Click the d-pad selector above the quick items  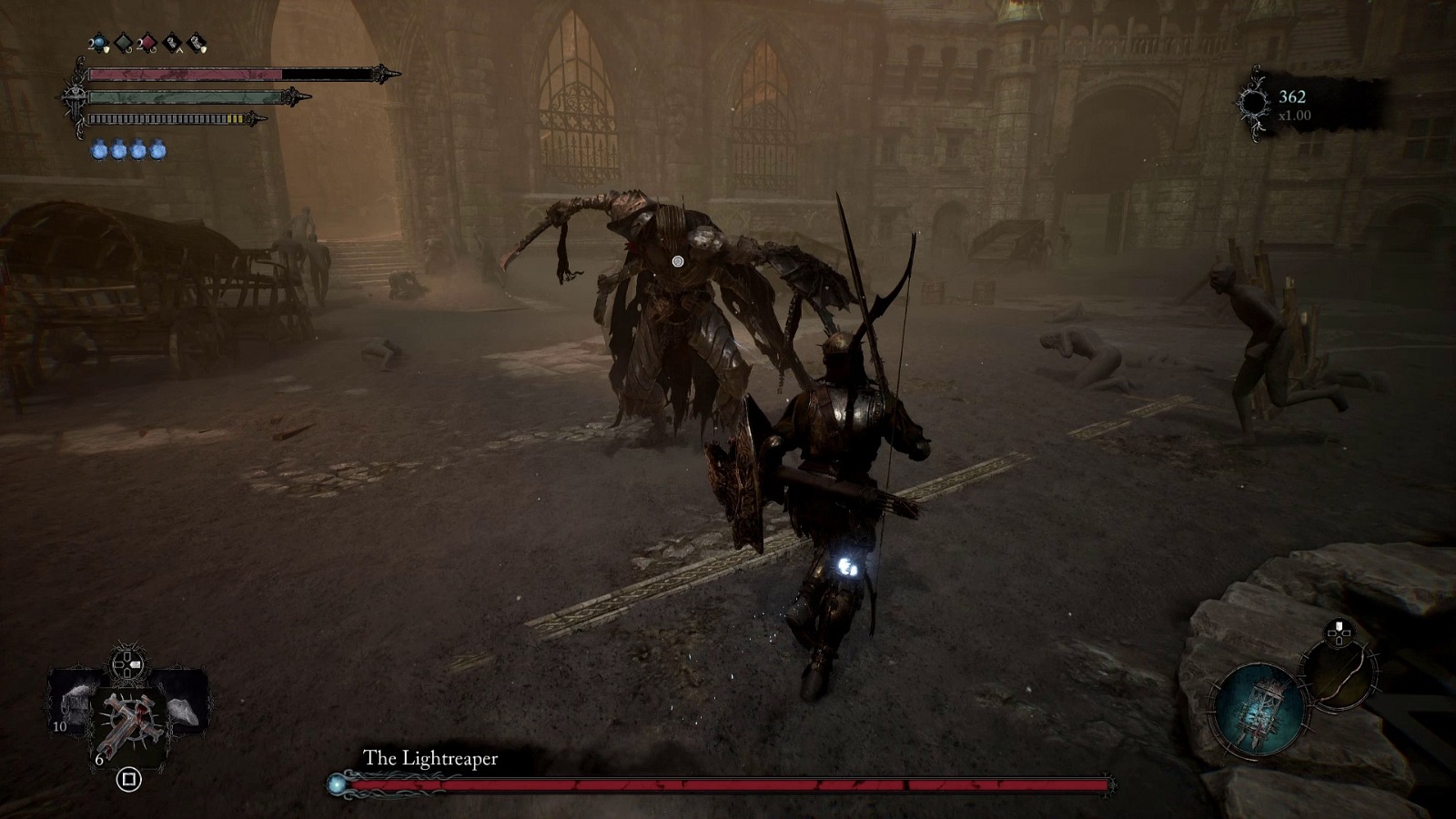point(126,663)
